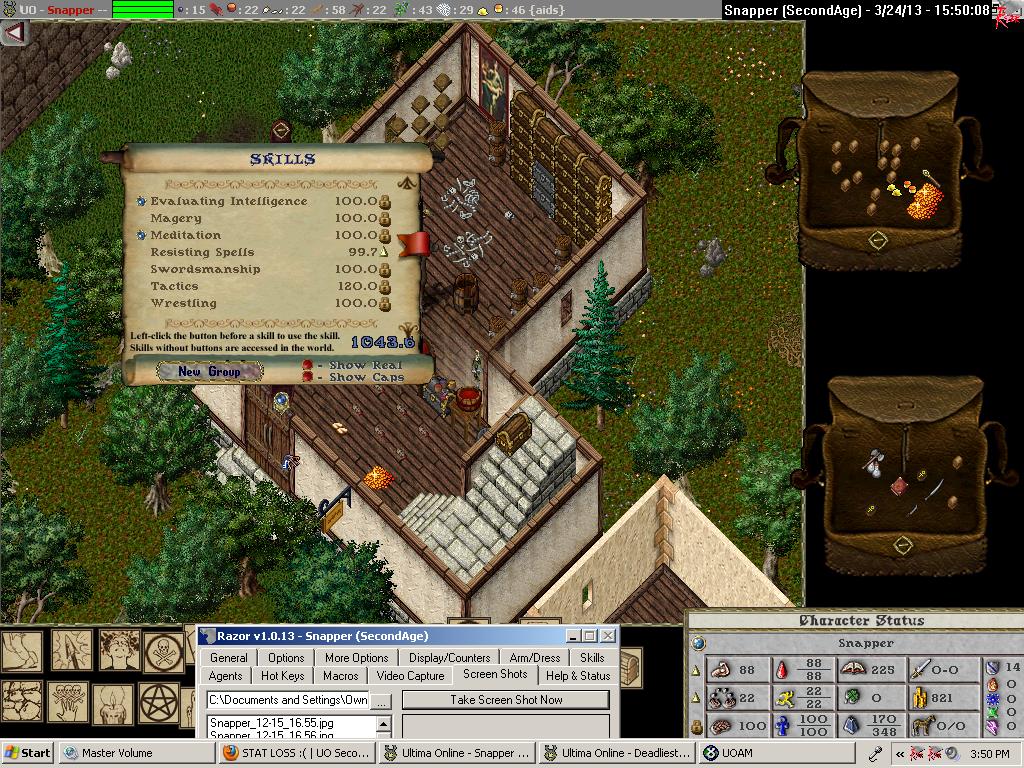Toggle the Intelligence stat lock
This screenshot has height=768, width=1024.
pos(697,726)
